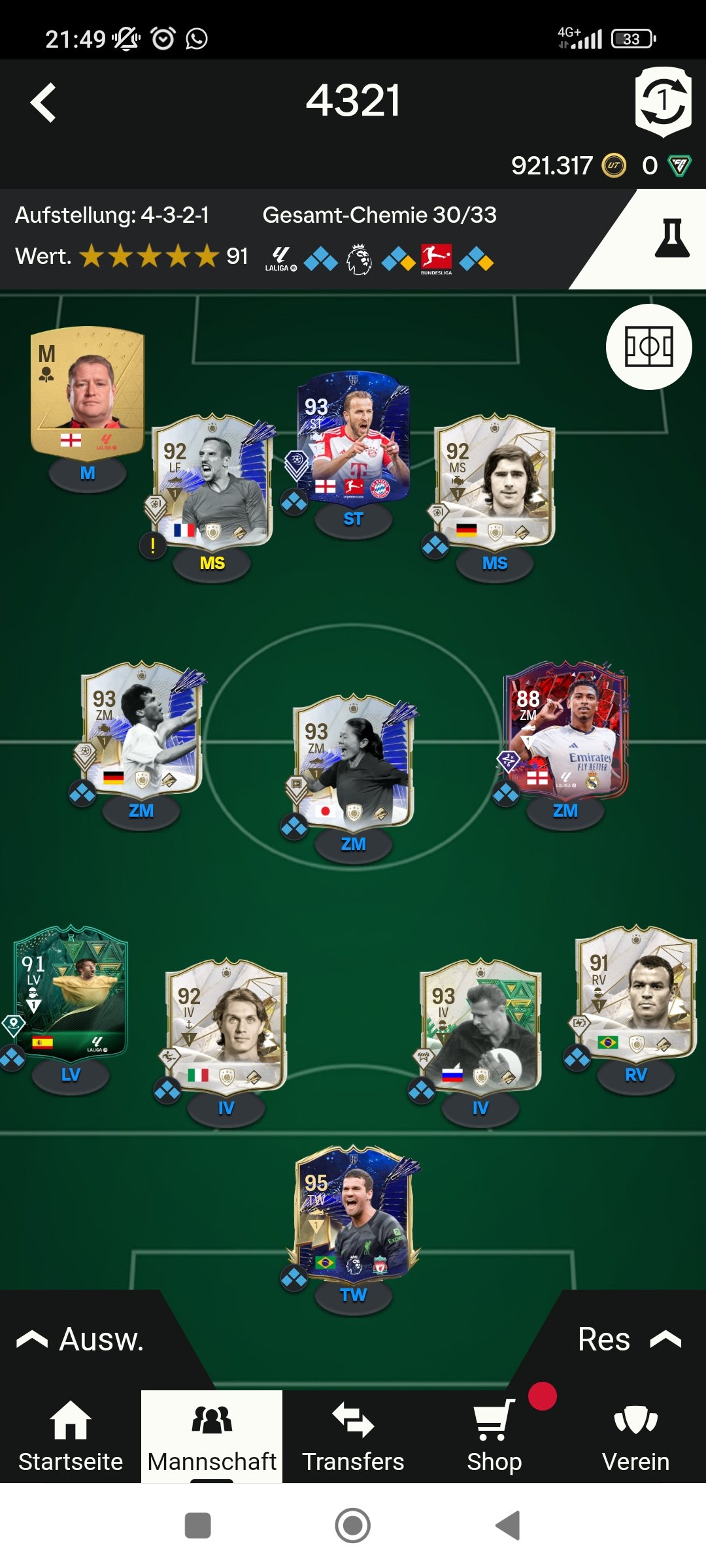Select the manager card
Viewport: 706px width, 1568px height.
tap(88, 392)
